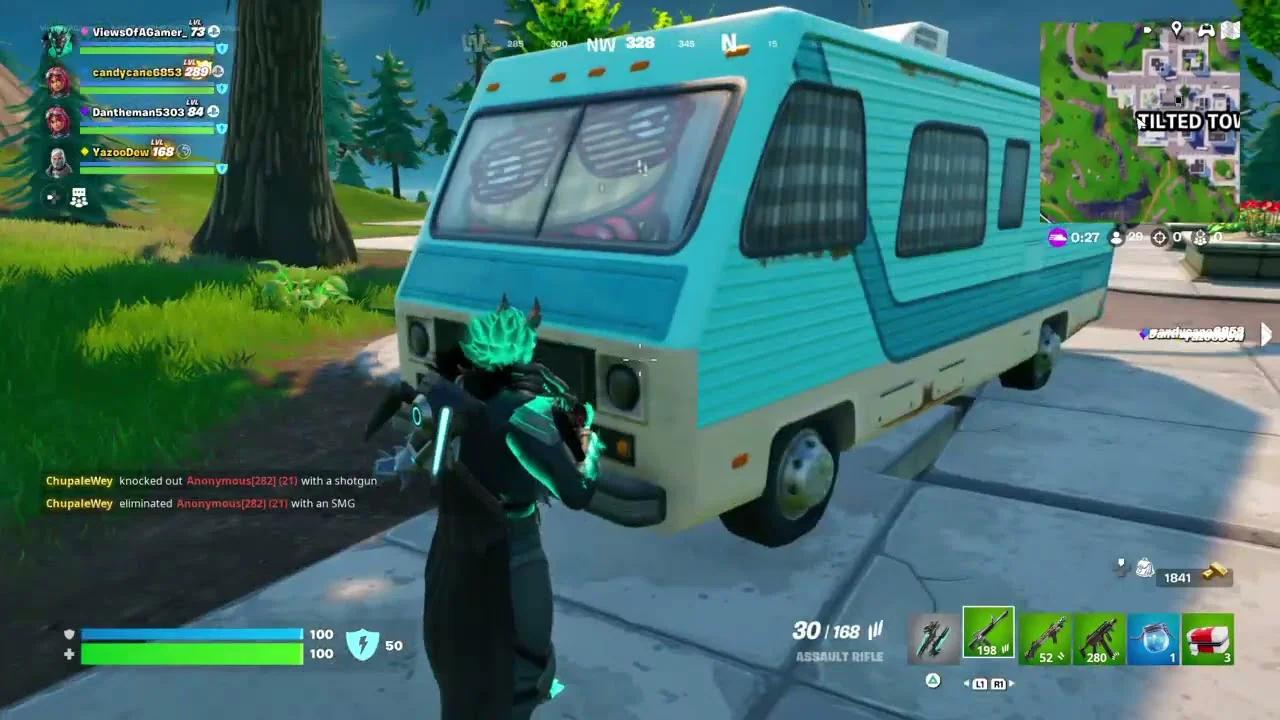Click the players remaining icon
Screen dimensions: 1280x720
tap(1116, 238)
